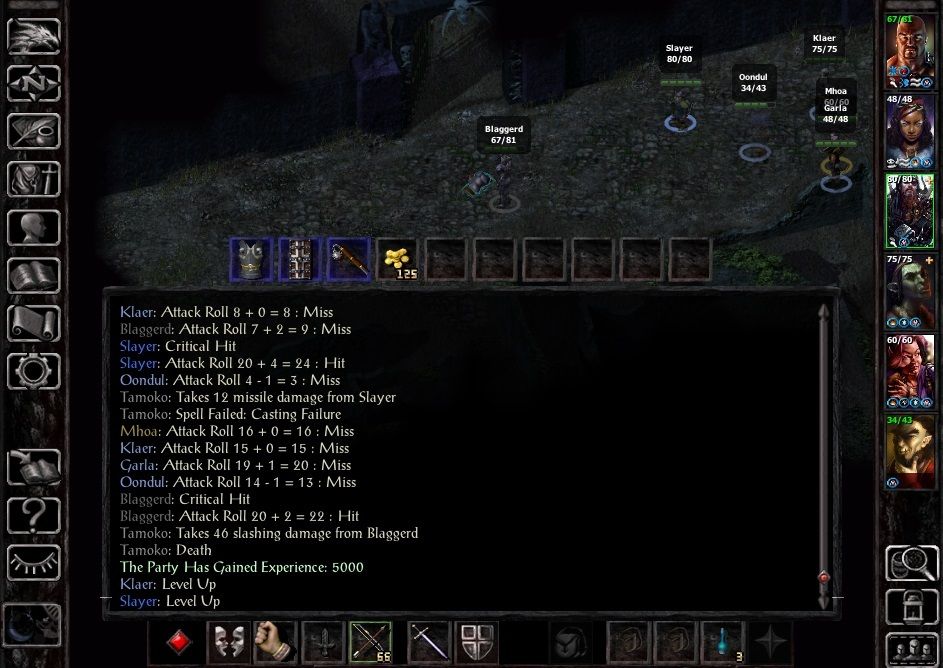
Task: Choose the shield formation button
Action: [477, 641]
